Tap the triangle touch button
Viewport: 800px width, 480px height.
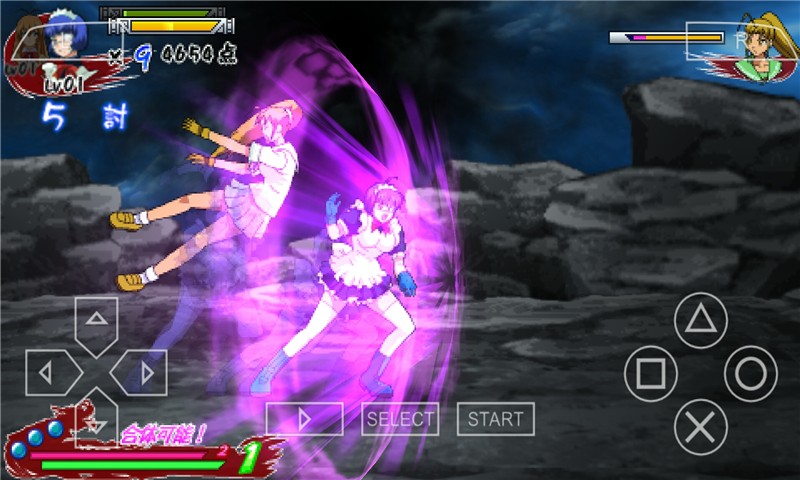pyautogui.click(x=700, y=321)
